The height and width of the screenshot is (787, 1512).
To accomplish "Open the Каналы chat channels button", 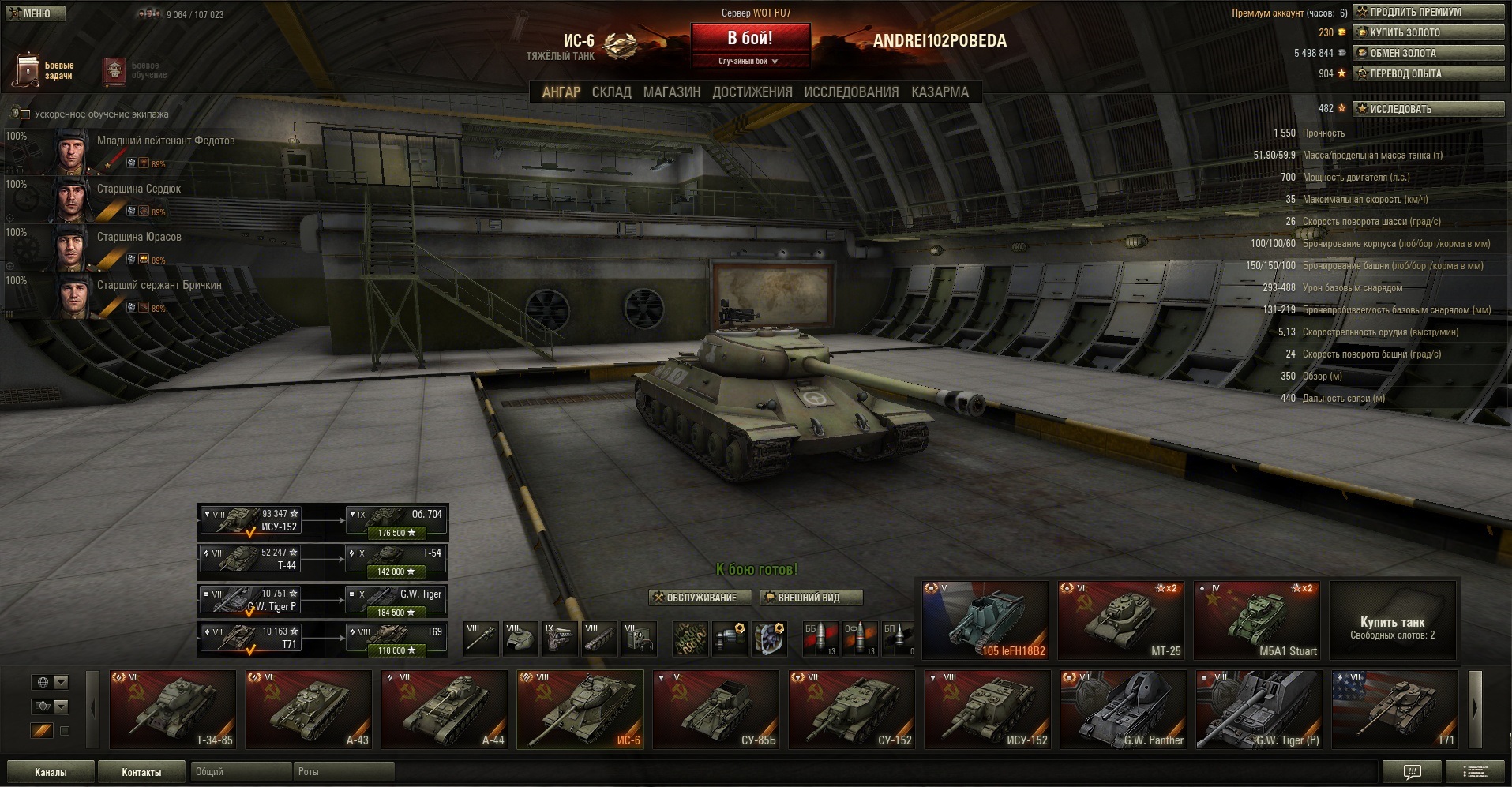I will tap(51, 772).
